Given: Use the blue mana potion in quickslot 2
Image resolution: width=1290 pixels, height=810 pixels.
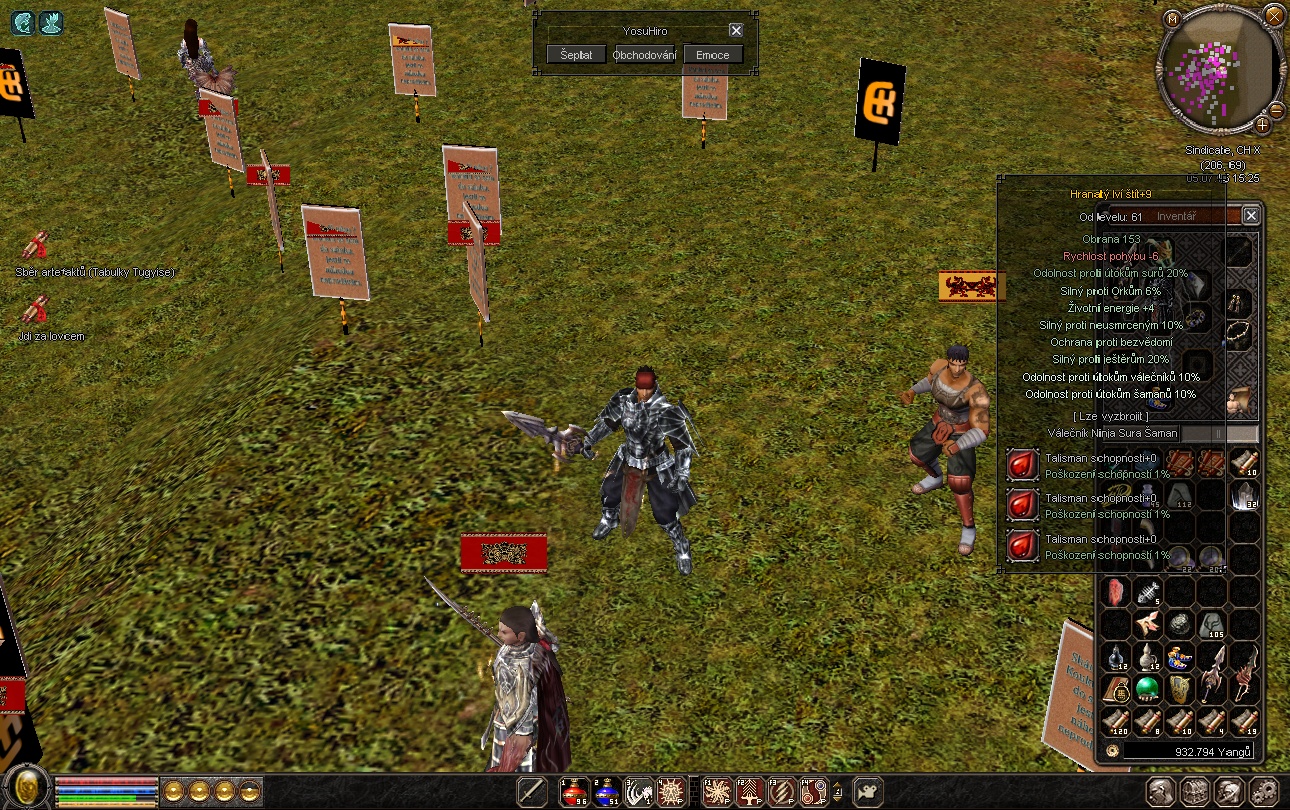Looking at the screenshot, I should click(x=607, y=792).
